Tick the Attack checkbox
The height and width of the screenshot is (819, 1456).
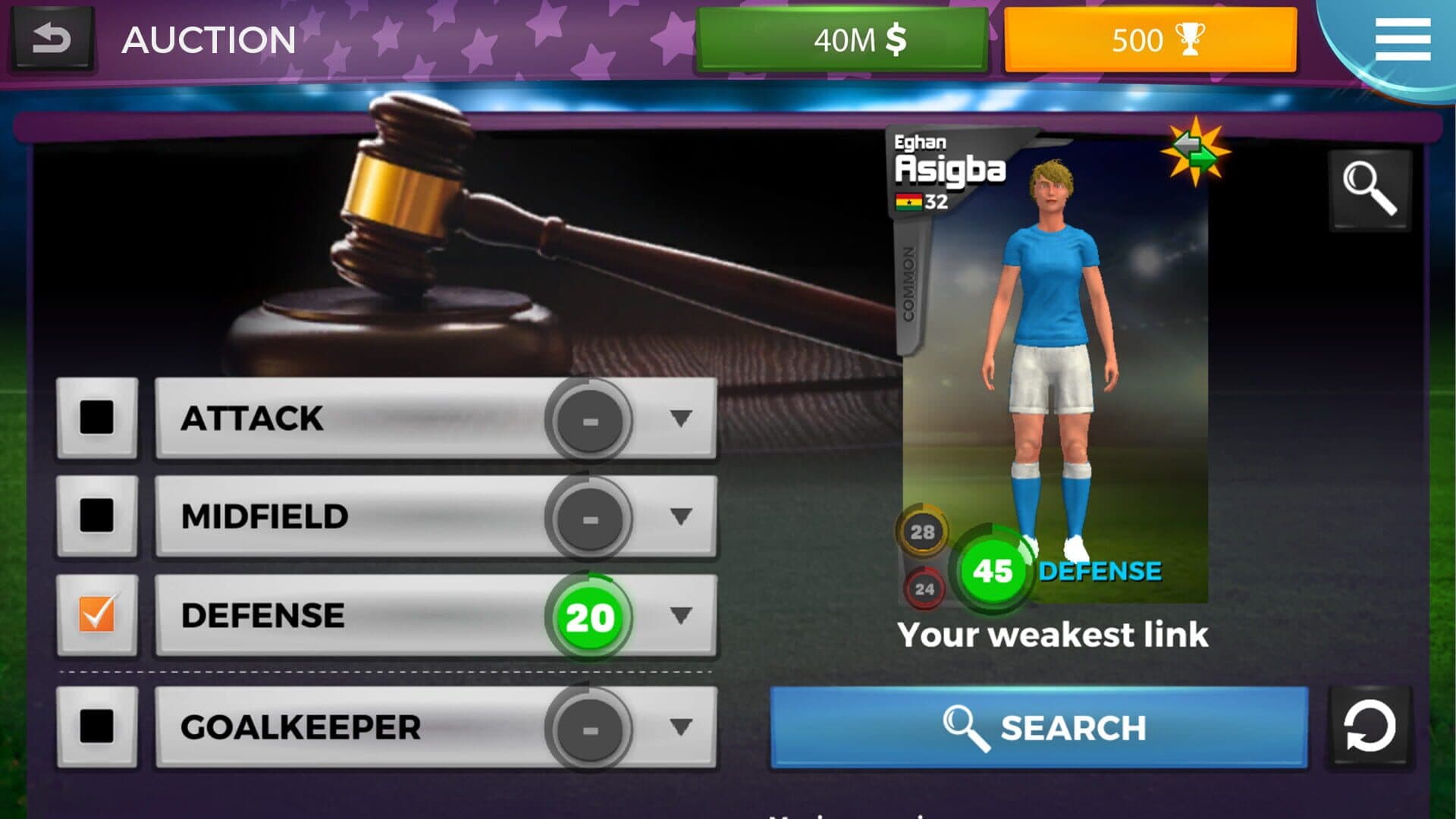pos(97,418)
